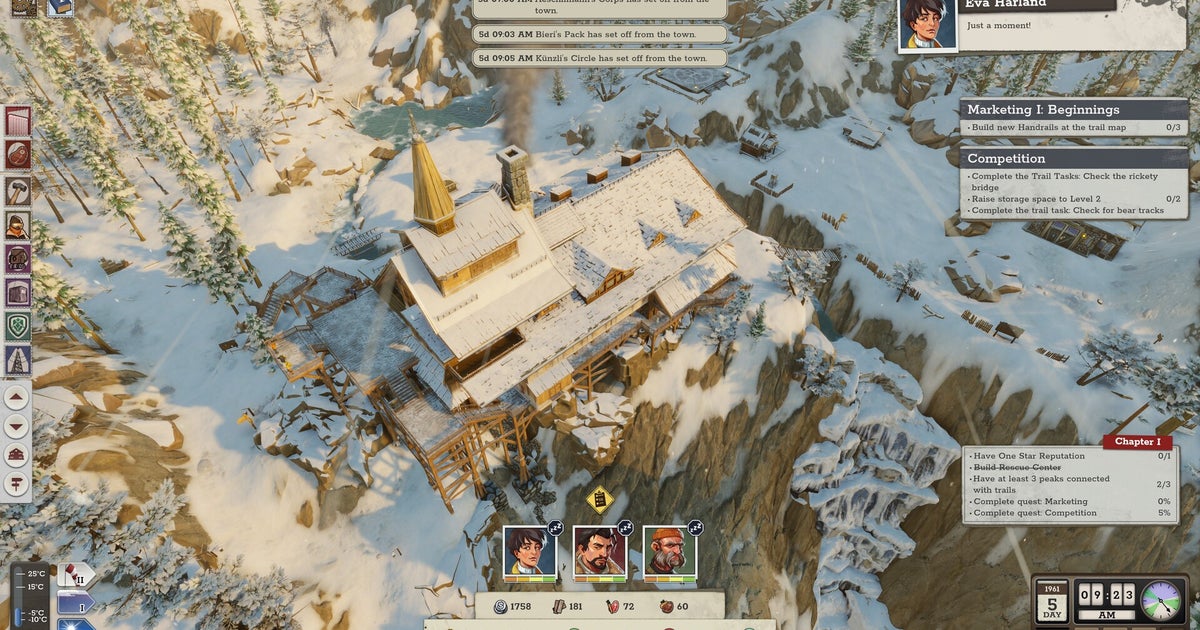
Task: Click the signpost round button
Action: click(17, 484)
